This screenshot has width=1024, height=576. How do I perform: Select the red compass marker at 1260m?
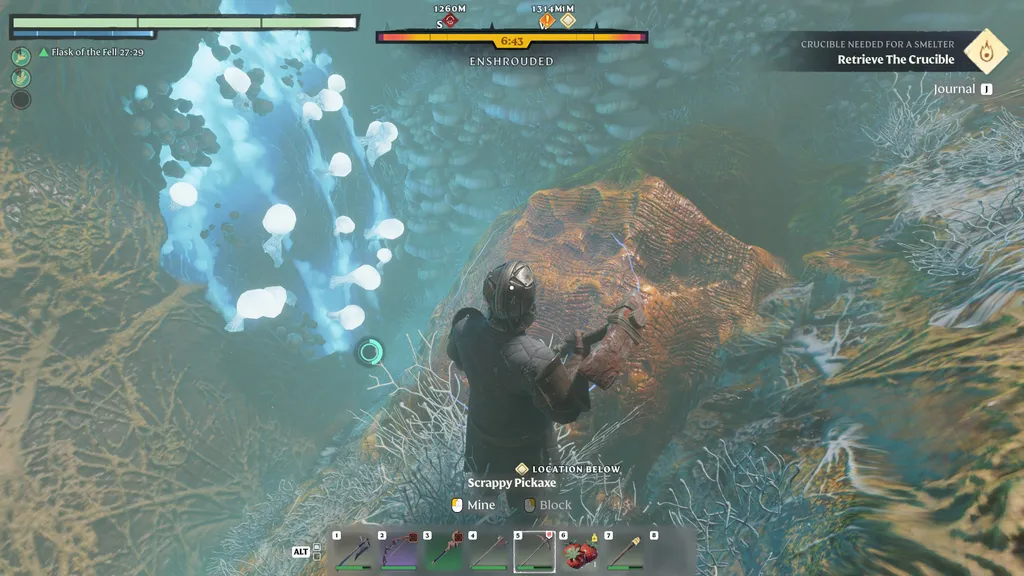coord(450,20)
